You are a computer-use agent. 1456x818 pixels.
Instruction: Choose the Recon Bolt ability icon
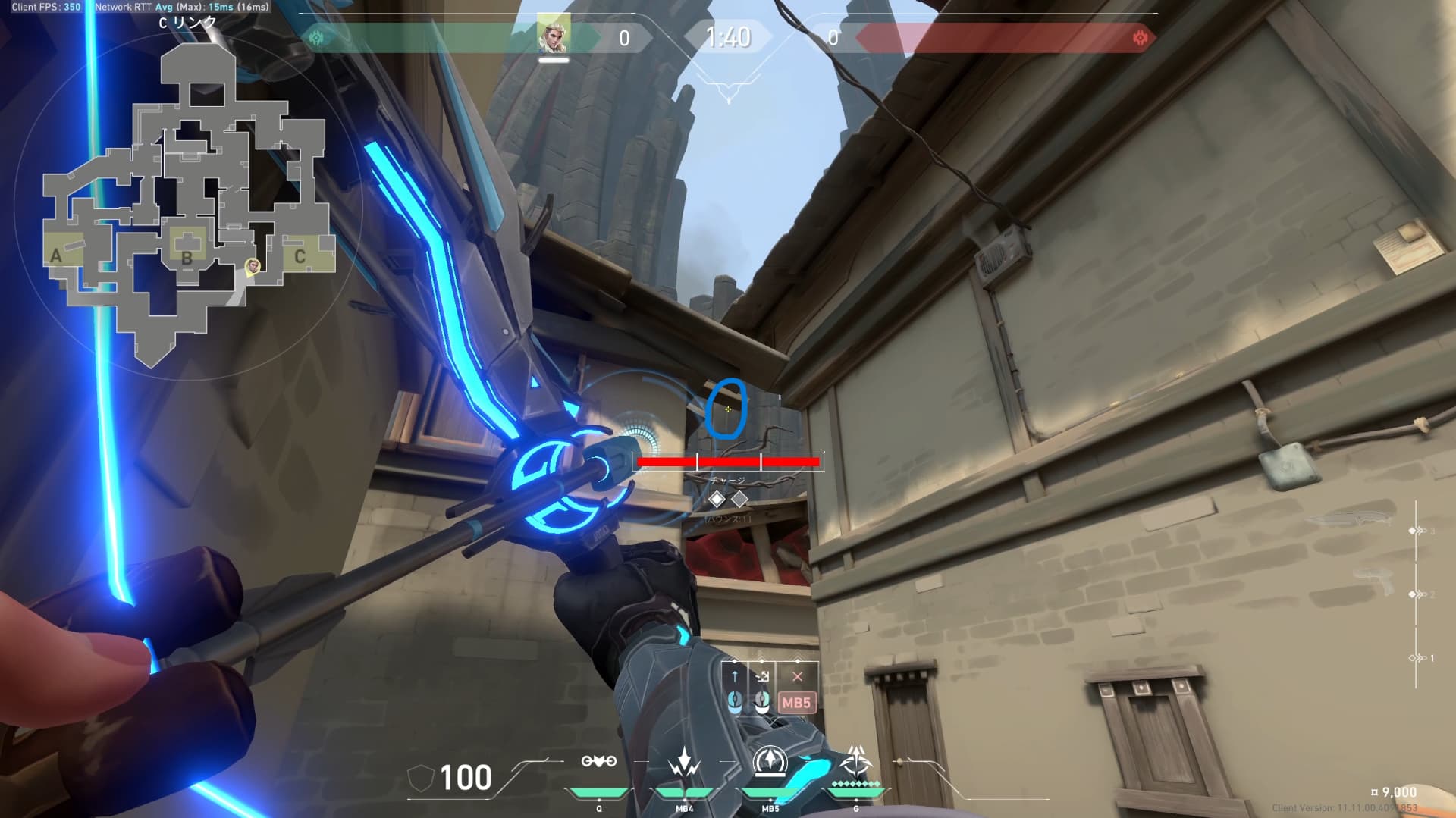pos(770,760)
